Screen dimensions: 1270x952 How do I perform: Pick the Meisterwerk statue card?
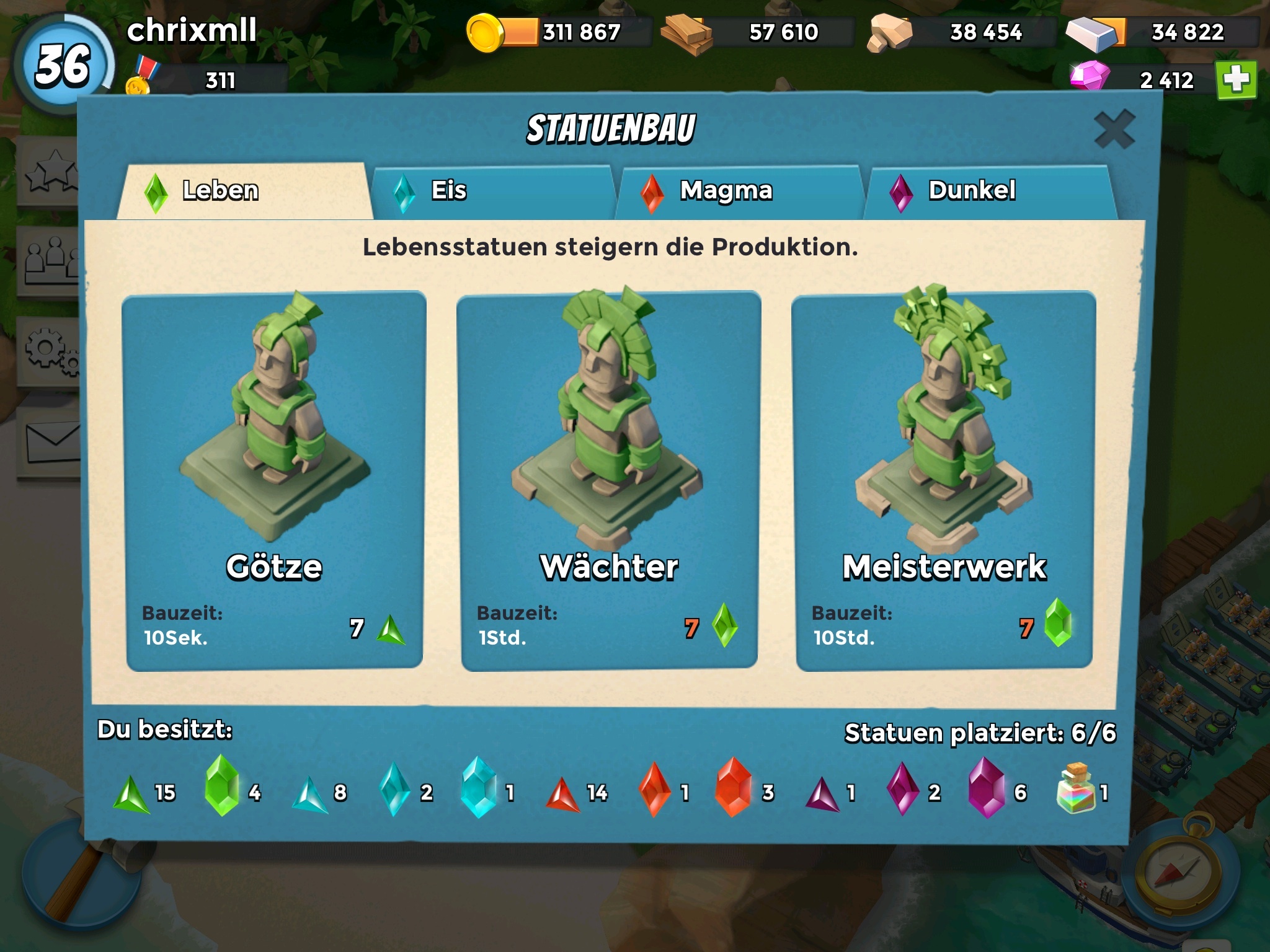point(944,481)
